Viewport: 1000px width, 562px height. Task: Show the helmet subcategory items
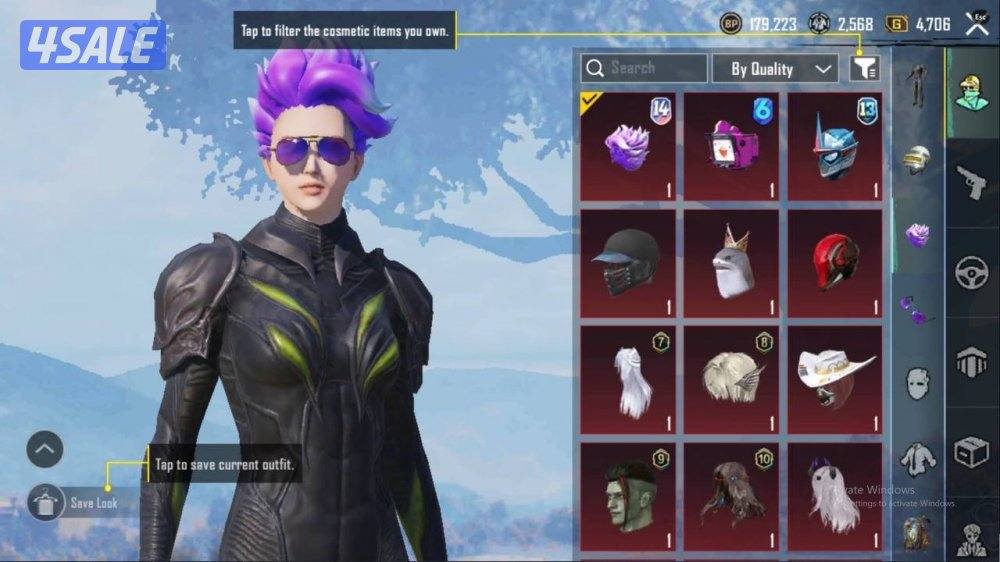point(917,160)
